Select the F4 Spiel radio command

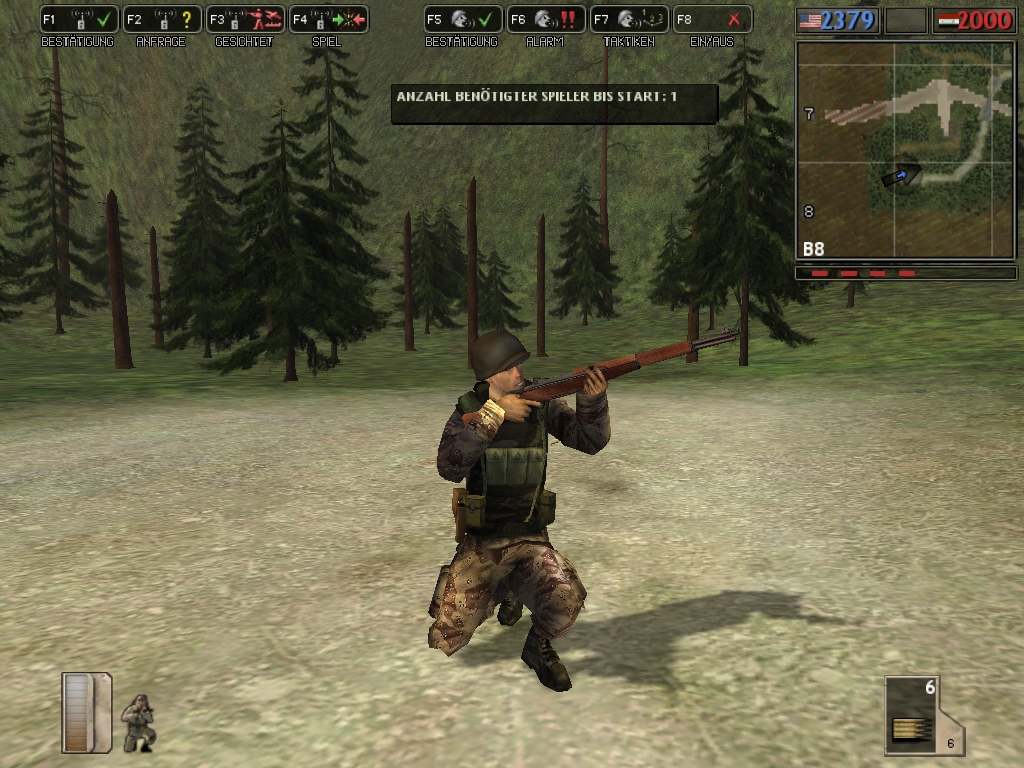[x=328, y=19]
